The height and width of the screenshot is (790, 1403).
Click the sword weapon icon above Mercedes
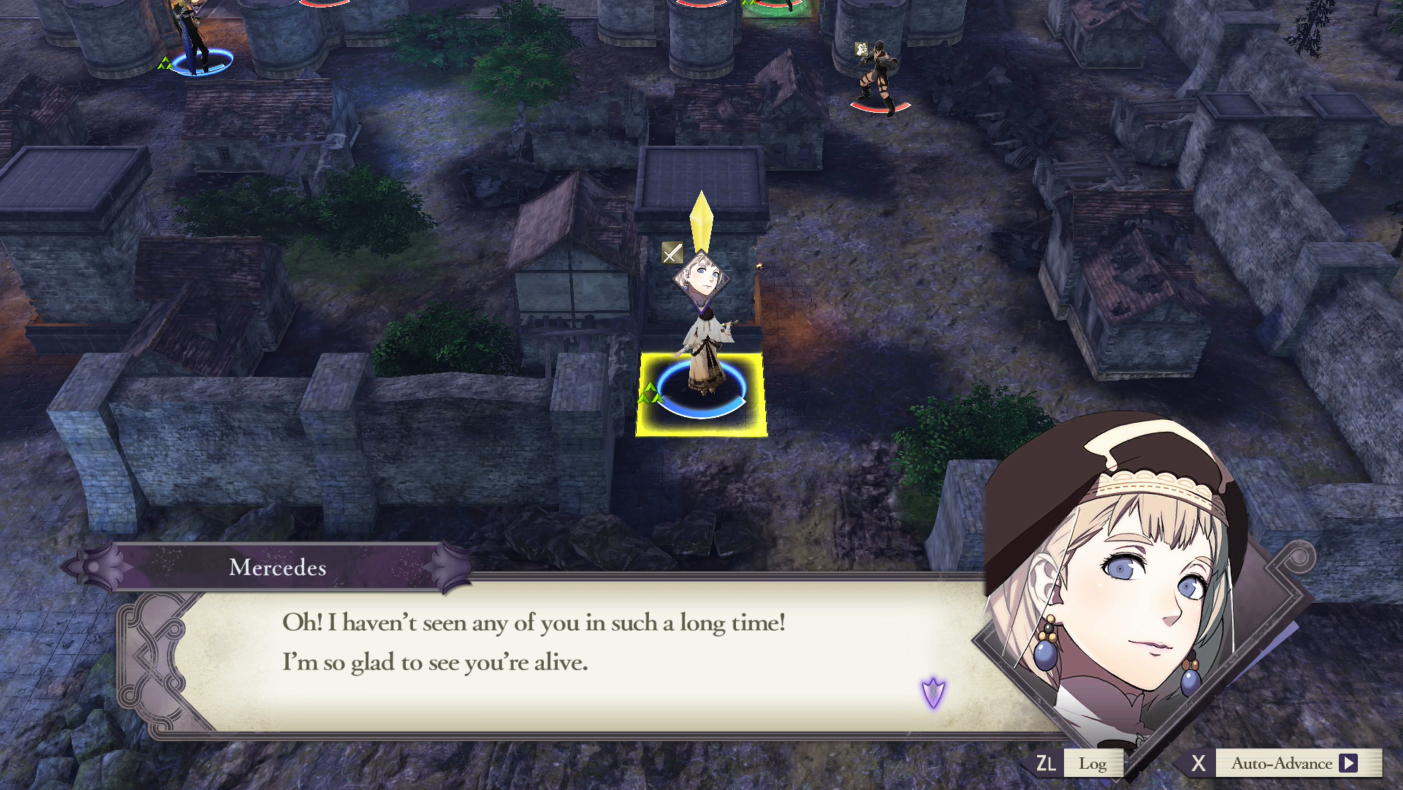pos(671,254)
